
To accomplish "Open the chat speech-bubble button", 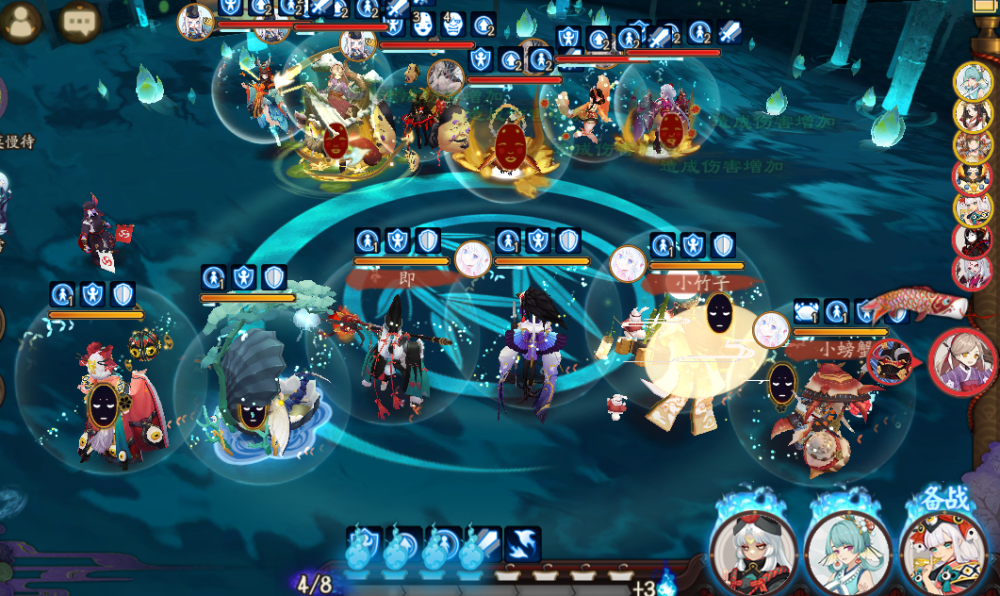I will point(79,21).
